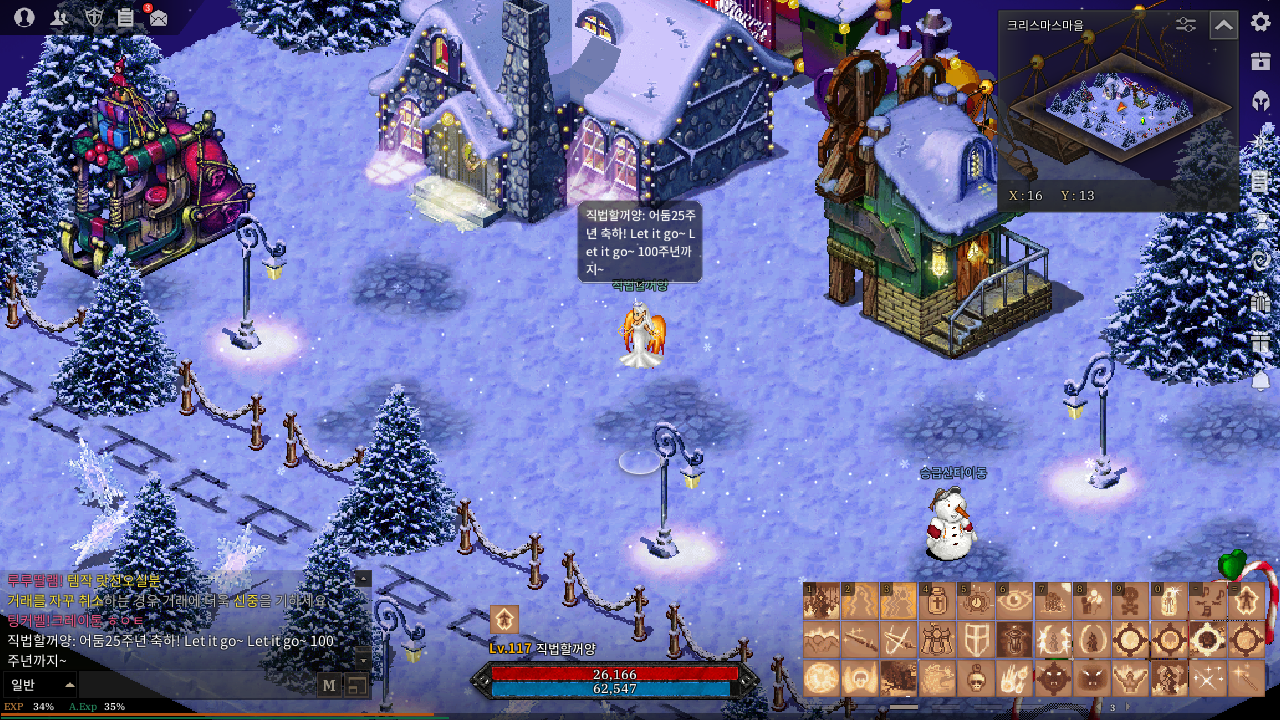The image size is (1280, 720).
Task: Open the settings gear menu
Action: click(x=1260, y=22)
